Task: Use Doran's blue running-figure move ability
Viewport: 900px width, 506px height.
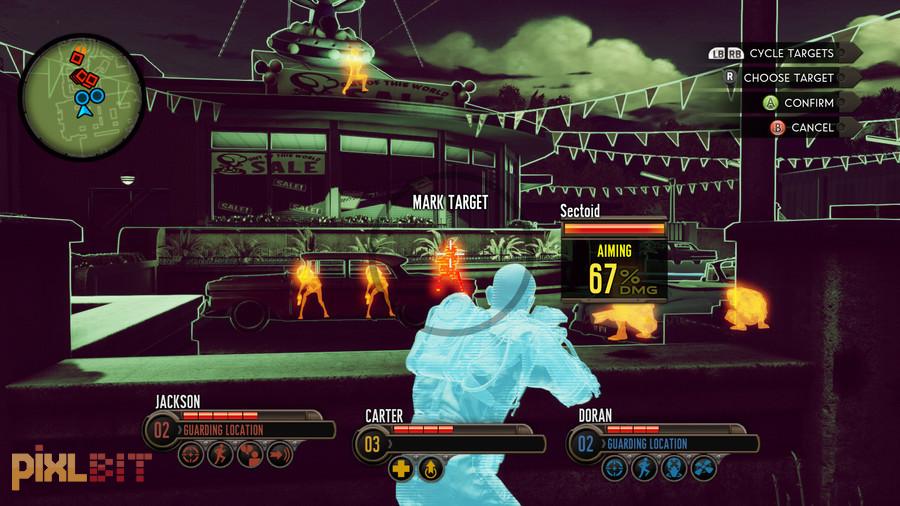Action: 642,468
